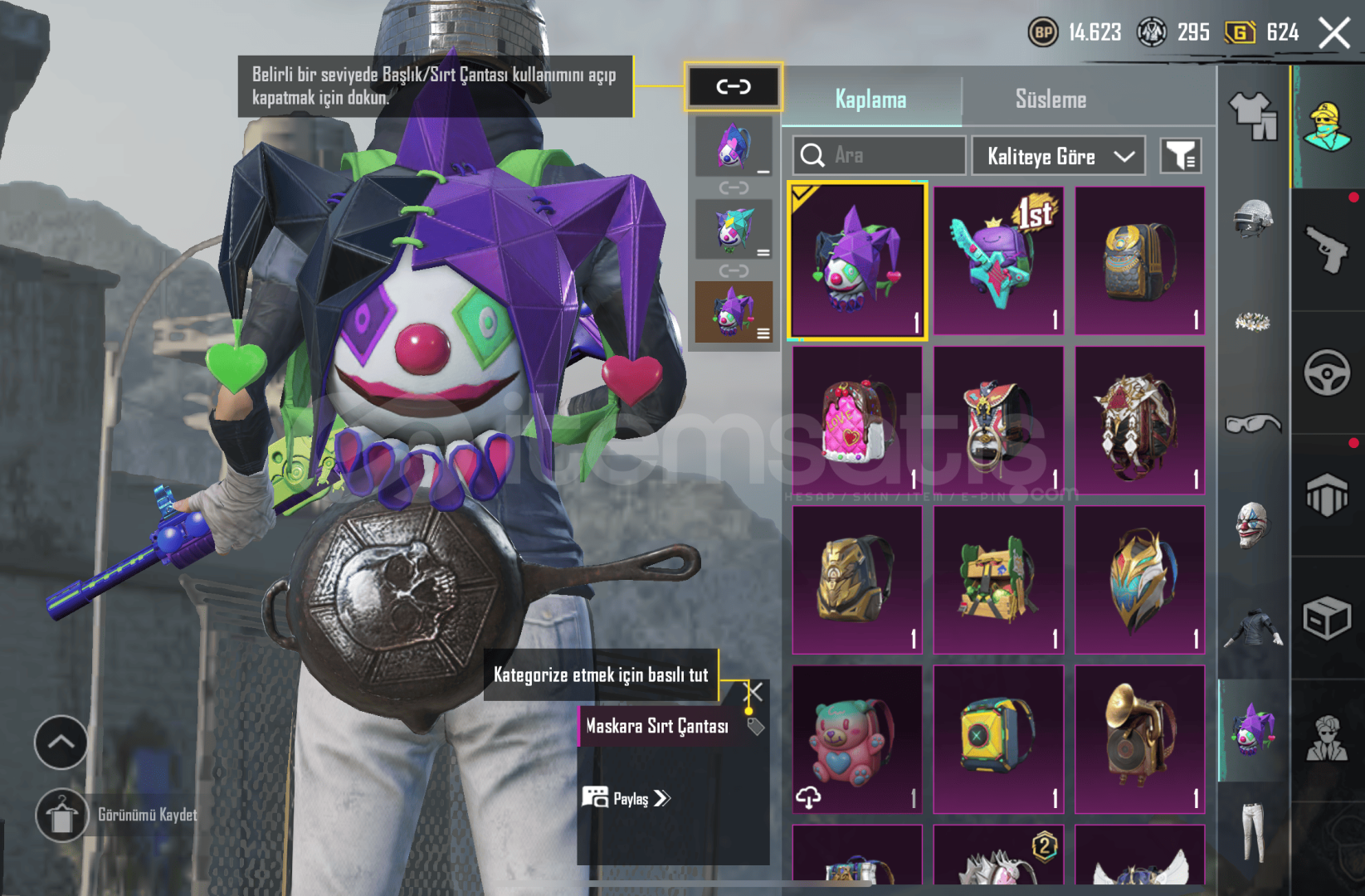Expand the up-arrow circle button
The height and width of the screenshot is (896, 1365).
[61, 742]
